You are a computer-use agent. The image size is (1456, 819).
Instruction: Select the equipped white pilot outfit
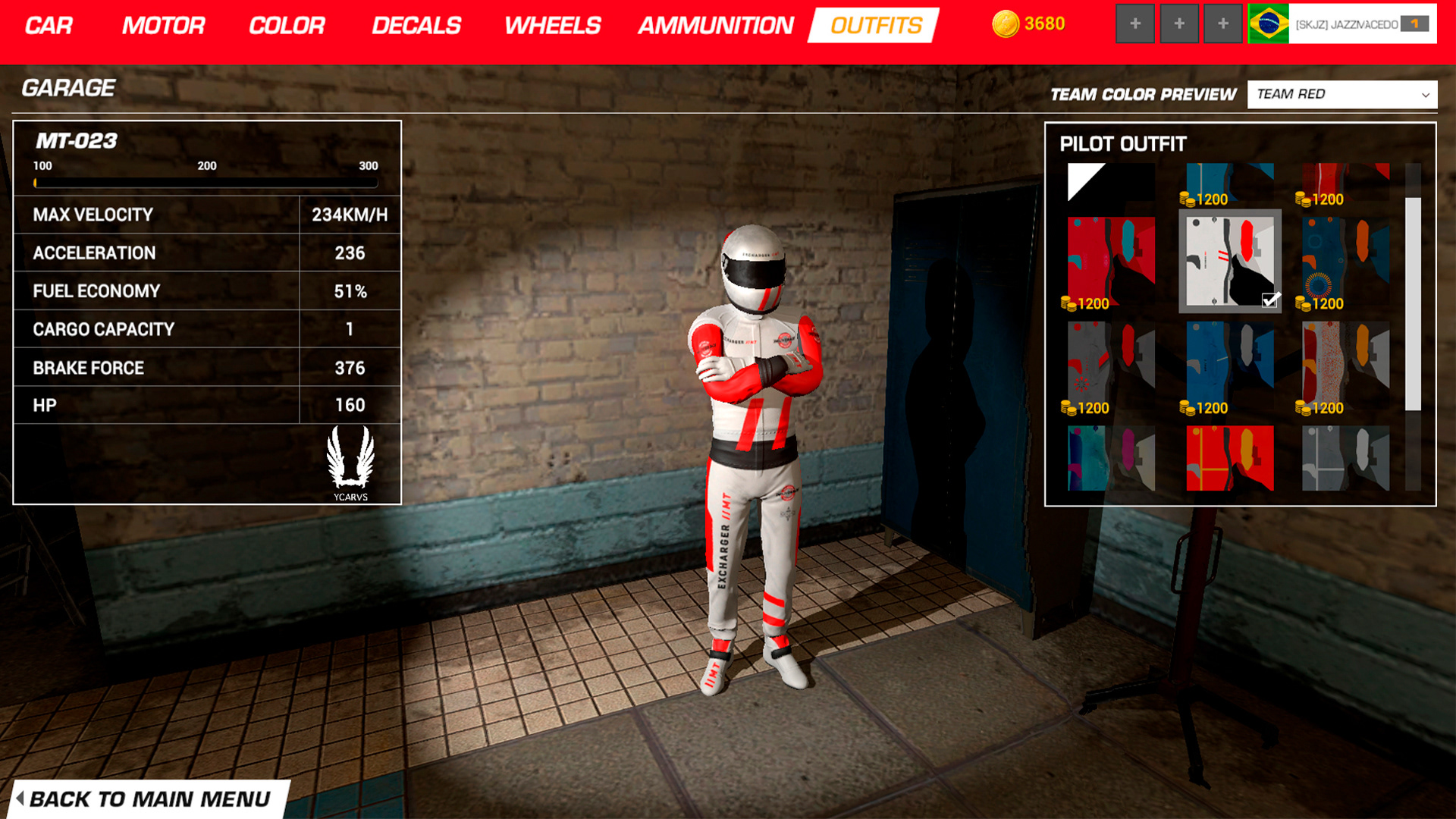(1229, 261)
